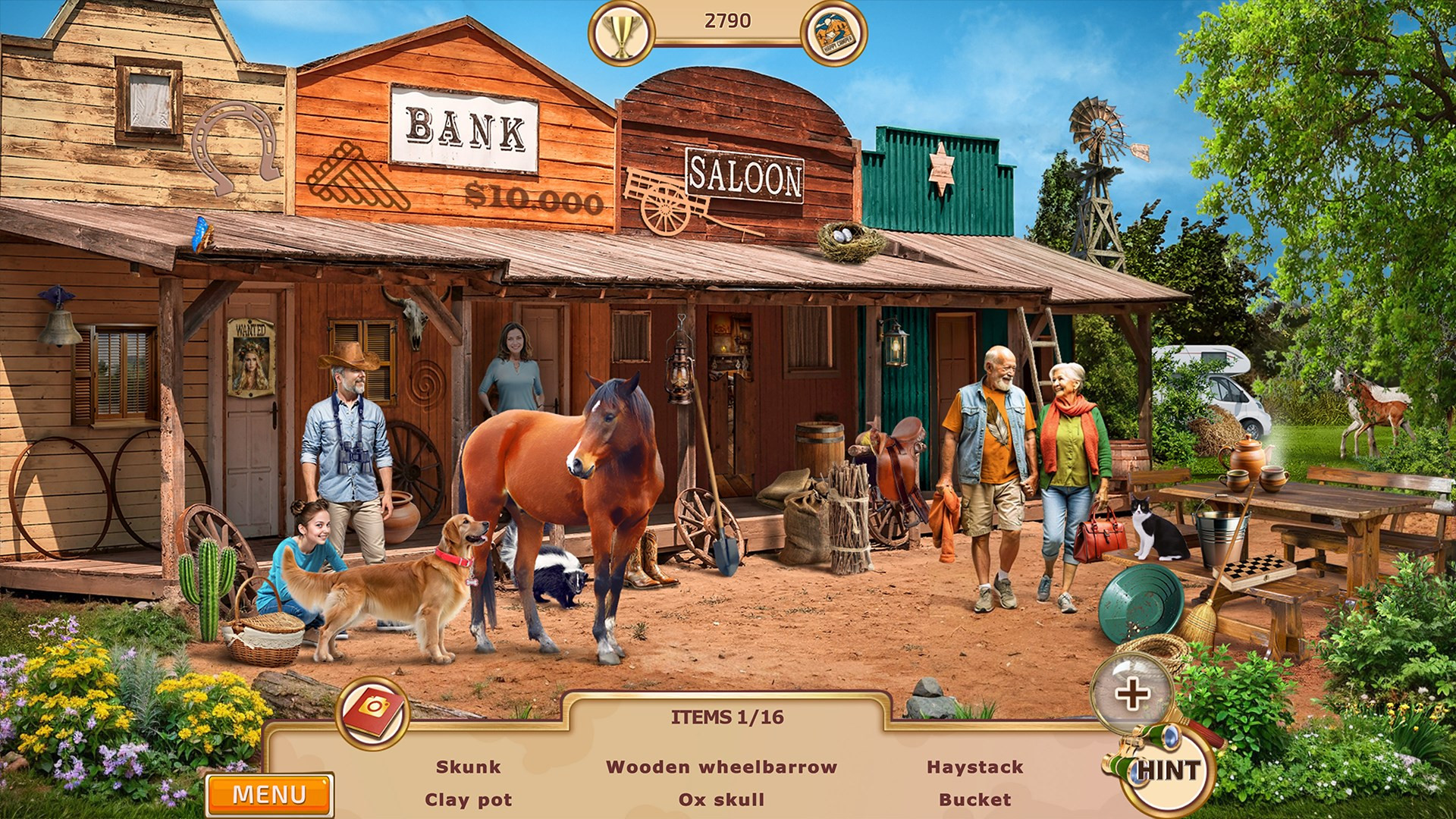Select Skunk in the item list

point(468,767)
